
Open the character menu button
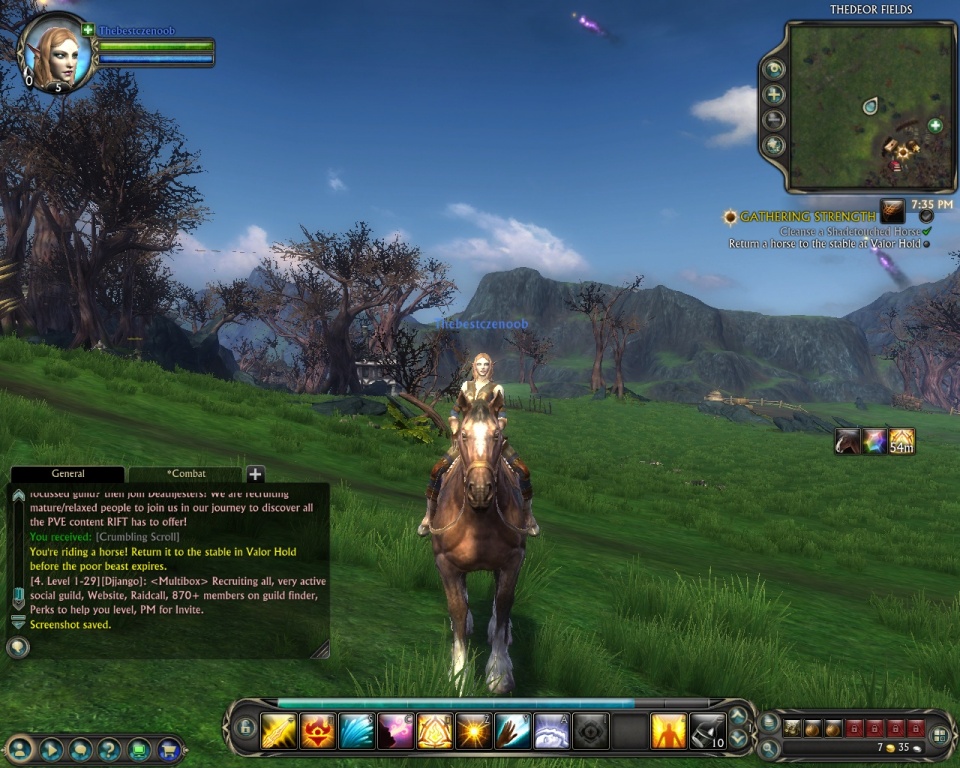(20, 748)
